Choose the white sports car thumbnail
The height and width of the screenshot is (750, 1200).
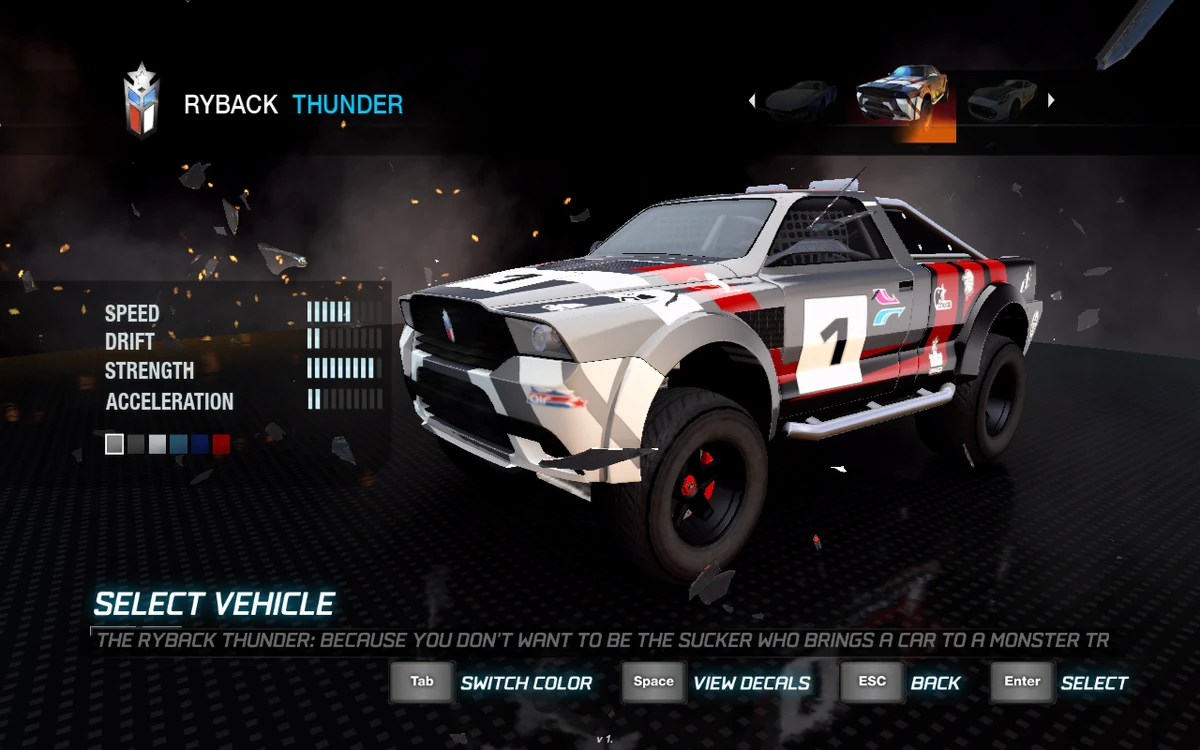[x=1001, y=99]
